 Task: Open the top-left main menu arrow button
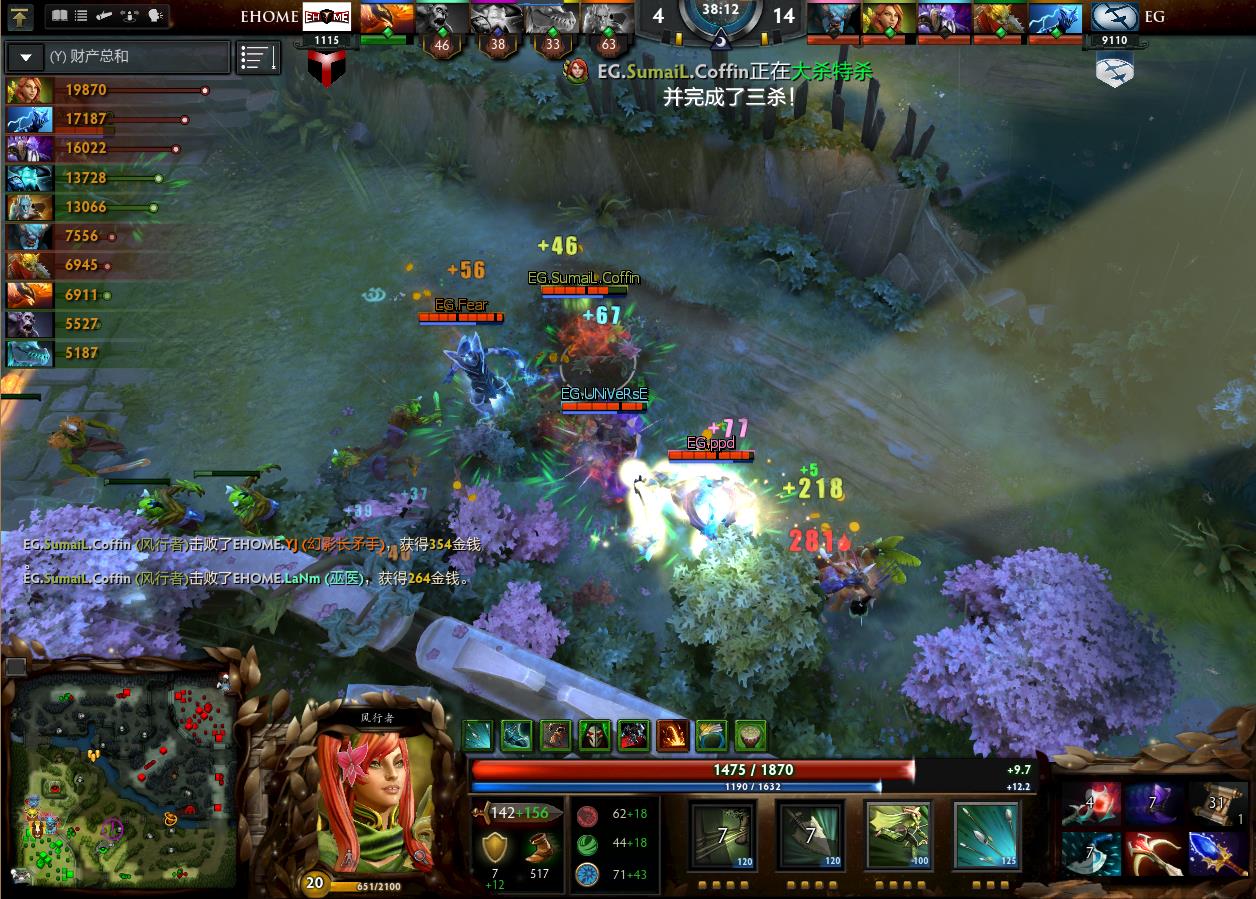tap(20, 16)
